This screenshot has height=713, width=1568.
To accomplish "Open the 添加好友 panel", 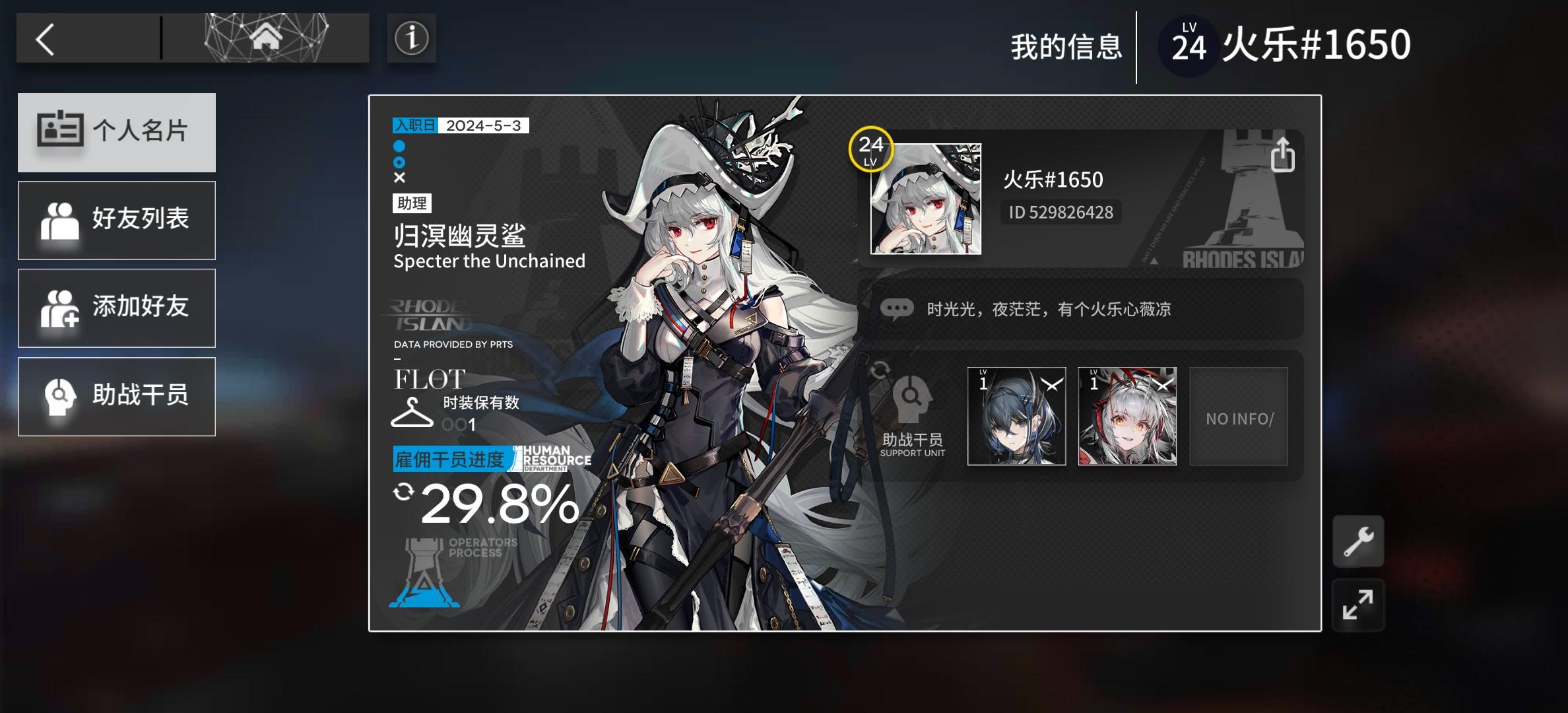I will click(117, 308).
